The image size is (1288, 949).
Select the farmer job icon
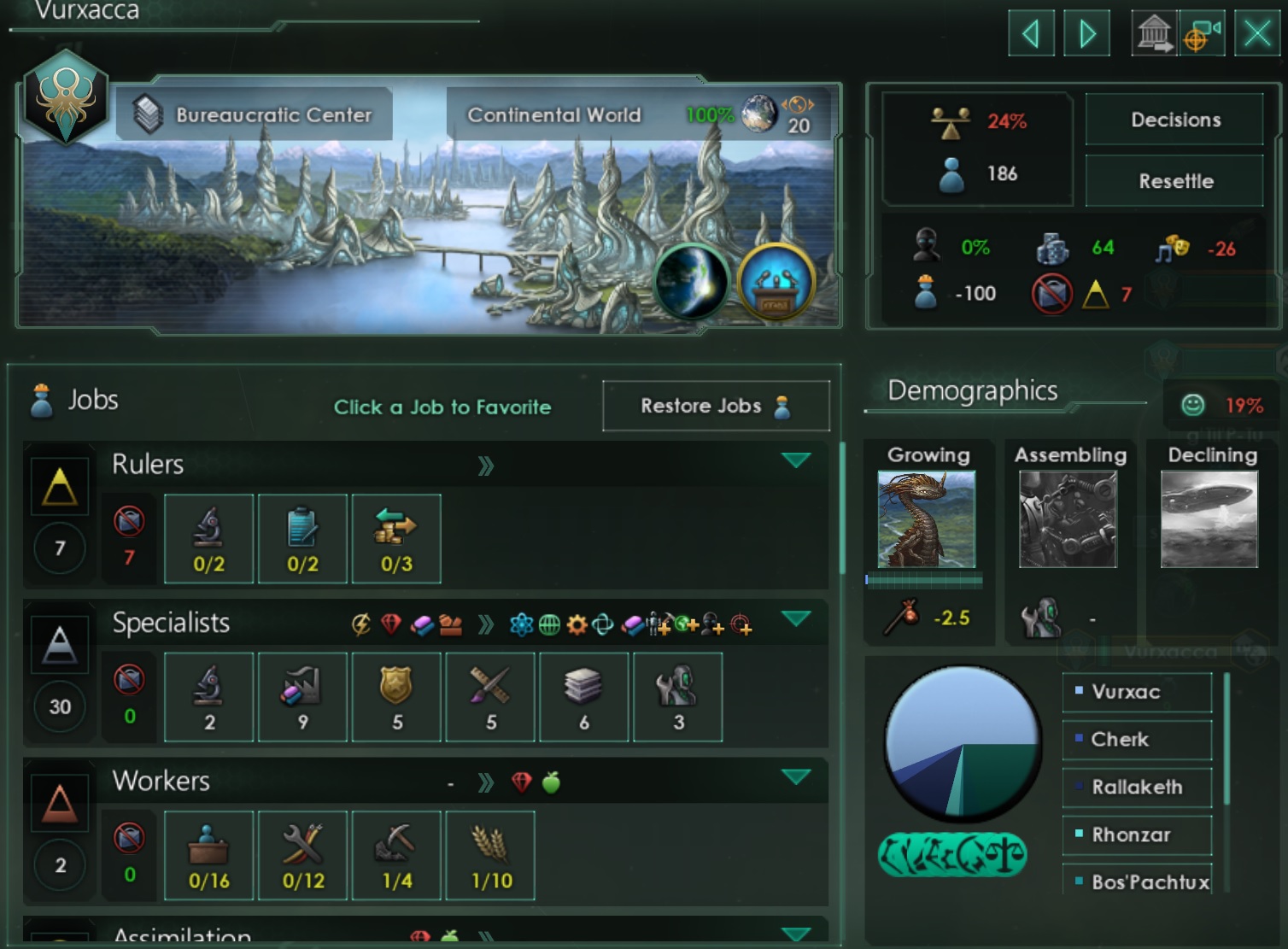point(489,854)
